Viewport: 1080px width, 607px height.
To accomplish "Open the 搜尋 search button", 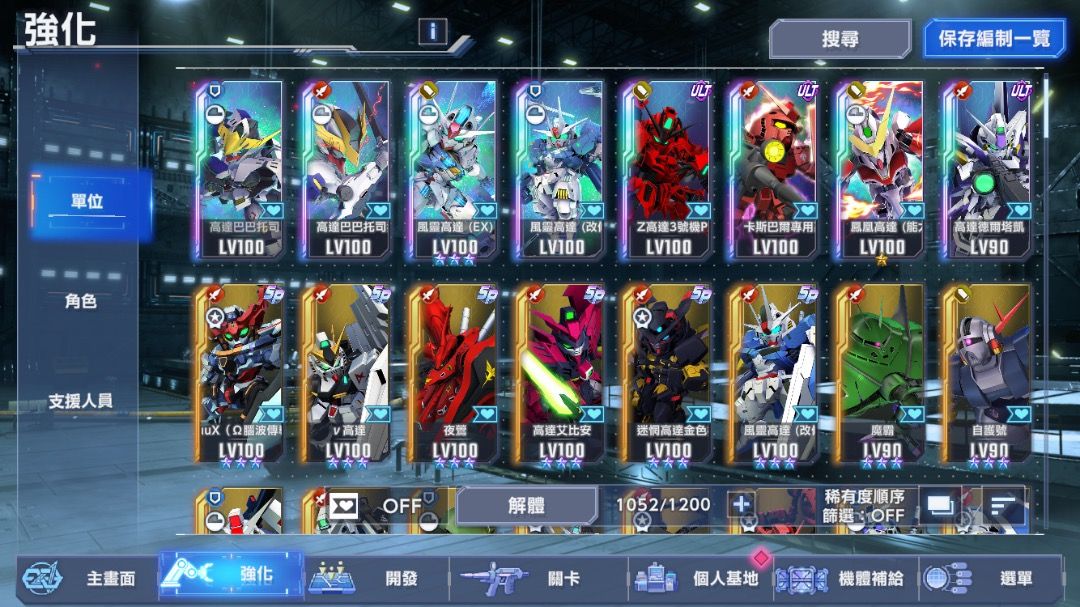I will click(x=839, y=39).
